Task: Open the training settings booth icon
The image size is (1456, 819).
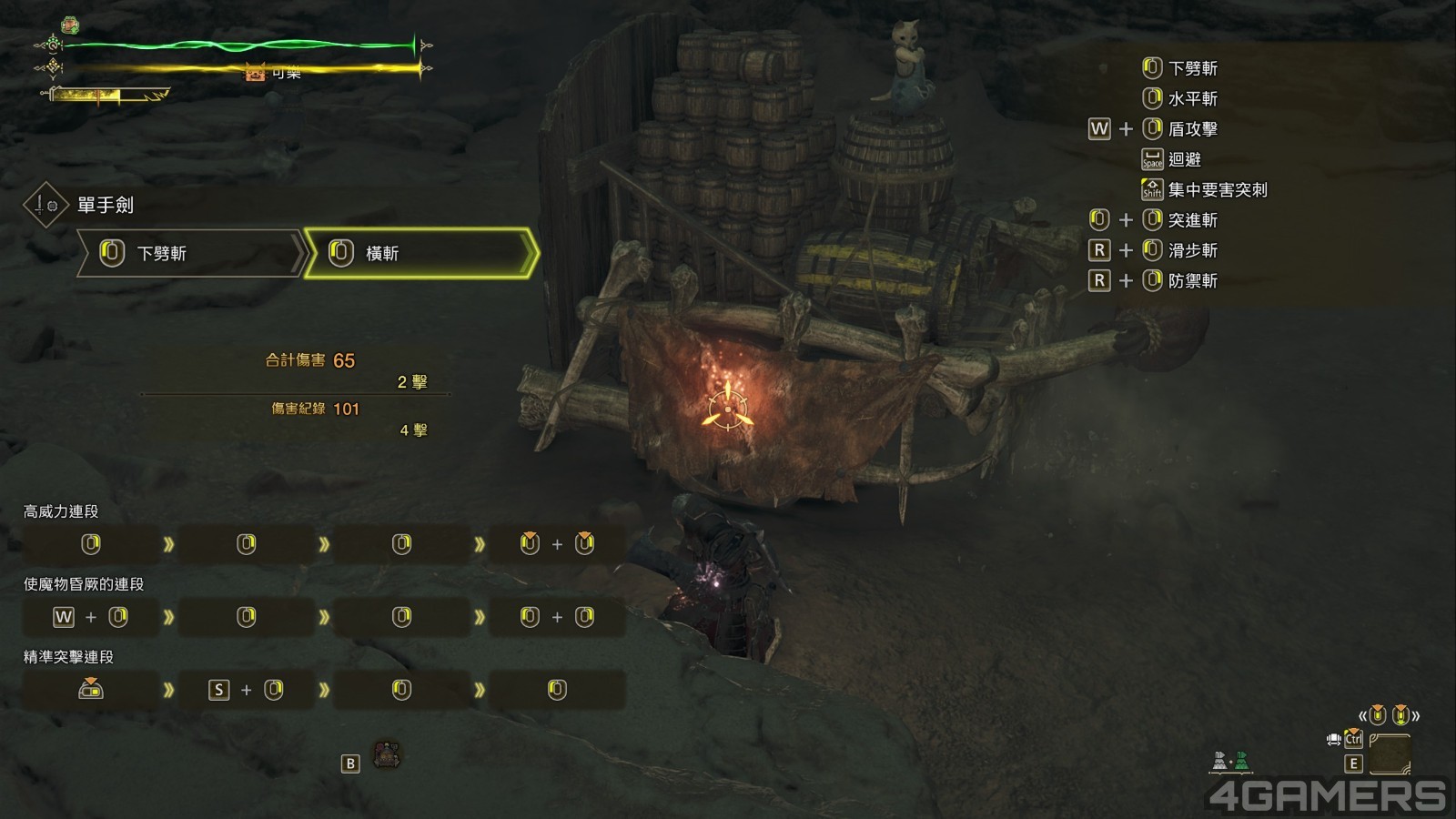Action: (389, 754)
